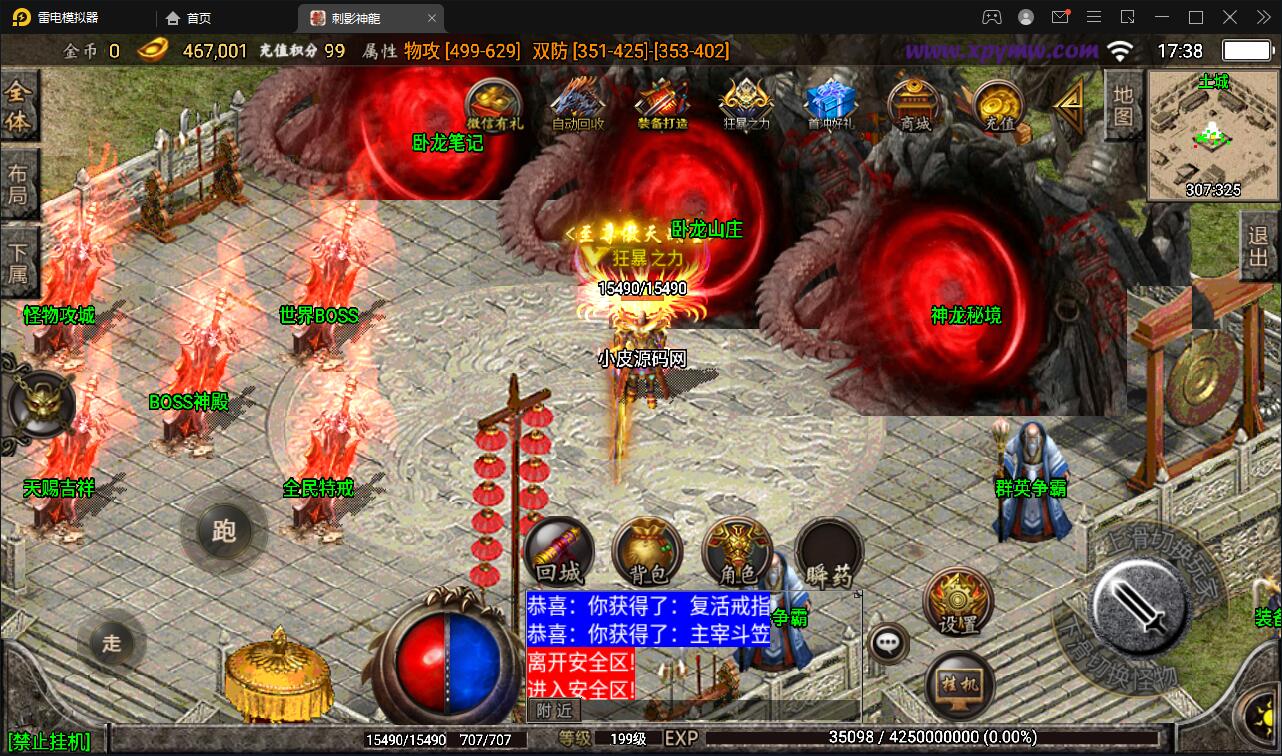Select the 刺影神龍 game tab
1282x756 pixels.
click(x=356, y=17)
